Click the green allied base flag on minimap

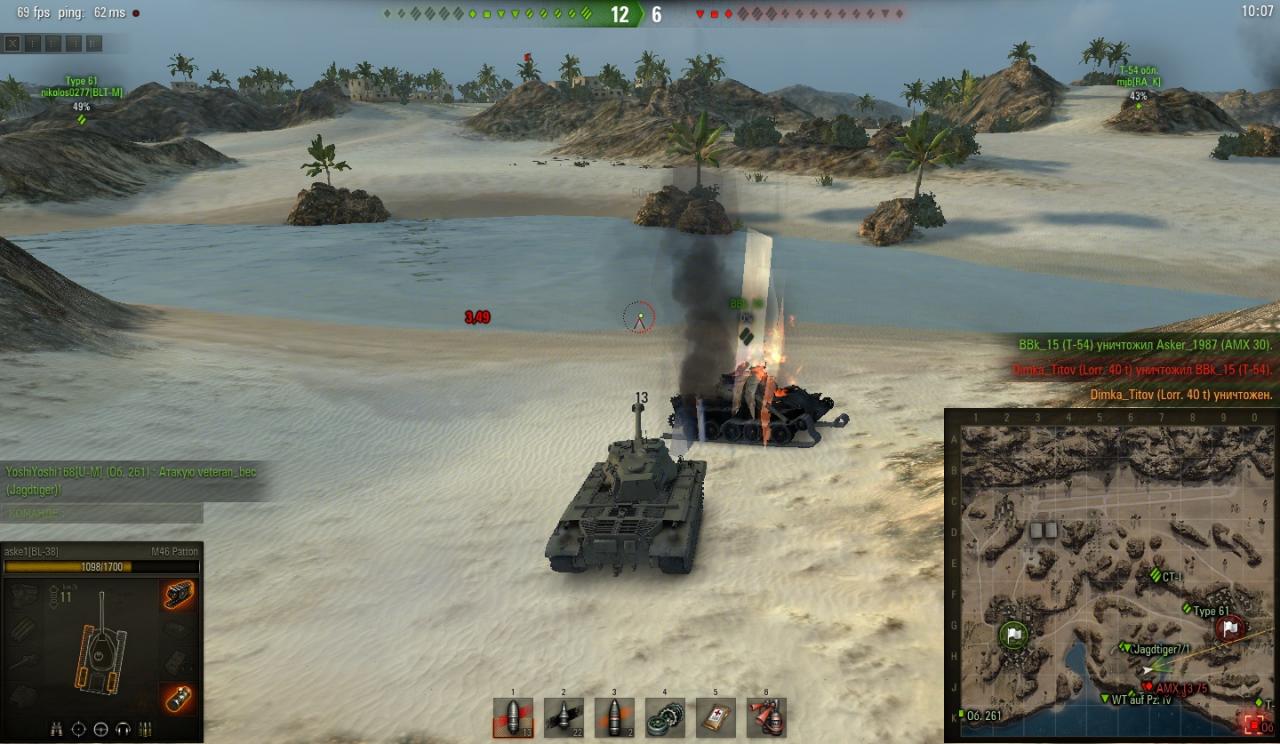click(x=1014, y=634)
